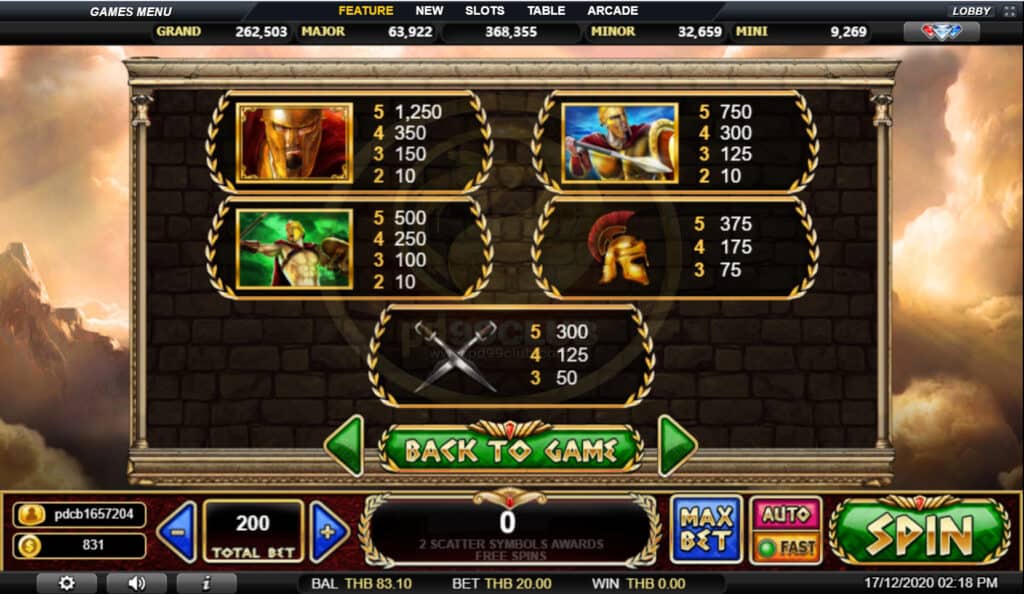Select the Arcade category

point(612,11)
